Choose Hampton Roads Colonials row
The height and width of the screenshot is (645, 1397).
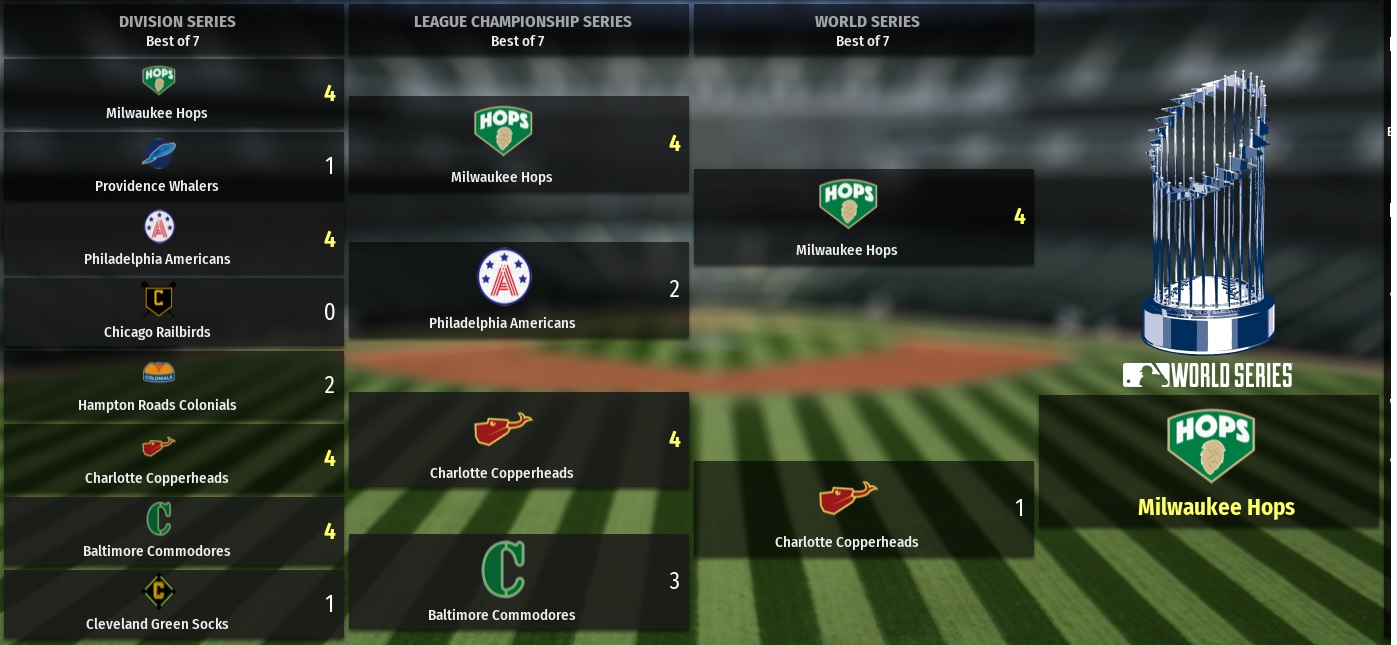173,386
